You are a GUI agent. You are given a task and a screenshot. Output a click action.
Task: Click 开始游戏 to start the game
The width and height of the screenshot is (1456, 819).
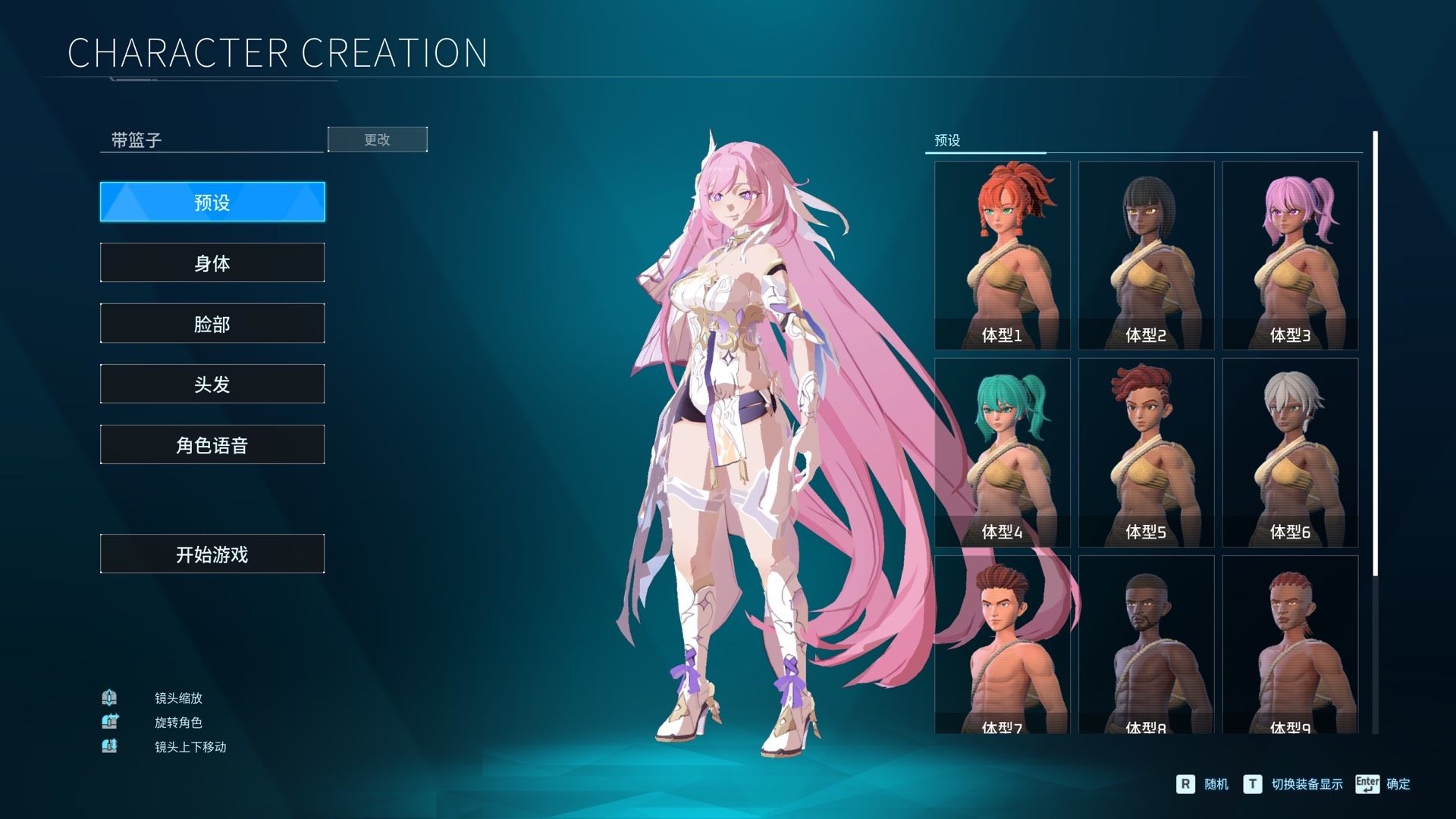[212, 554]
